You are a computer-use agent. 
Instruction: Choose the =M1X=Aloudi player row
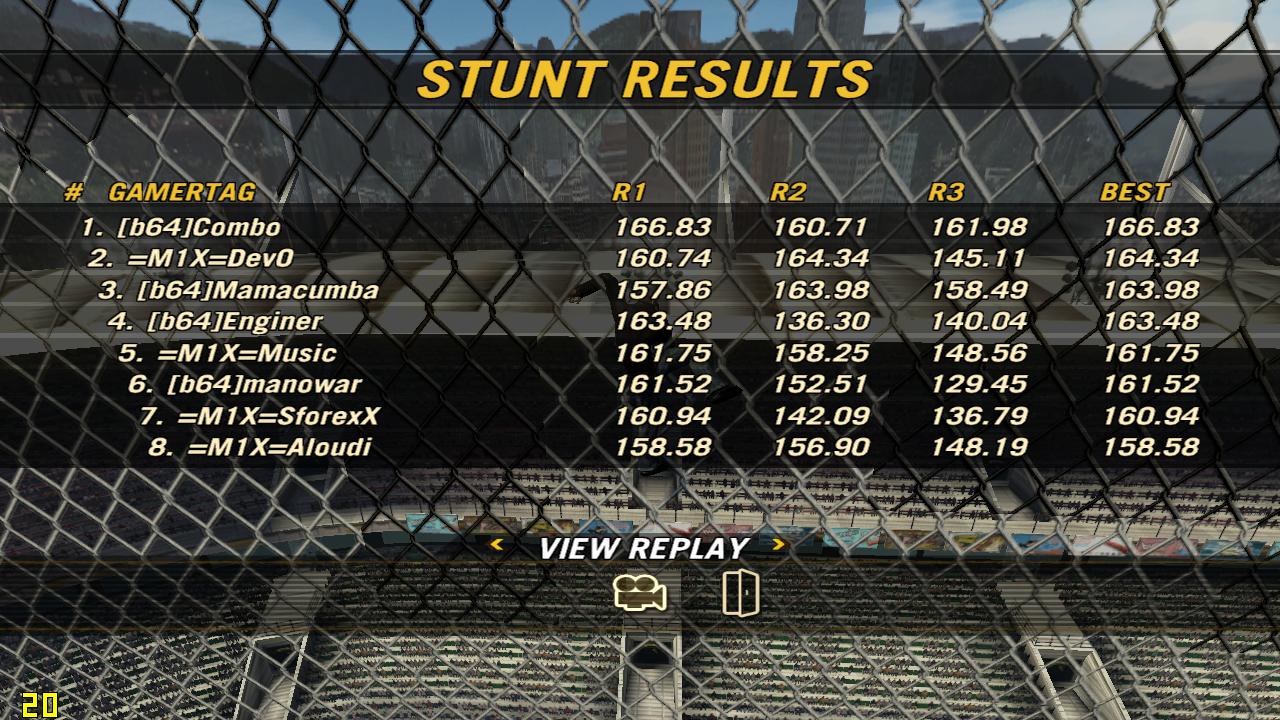click(x=279, y=447)
